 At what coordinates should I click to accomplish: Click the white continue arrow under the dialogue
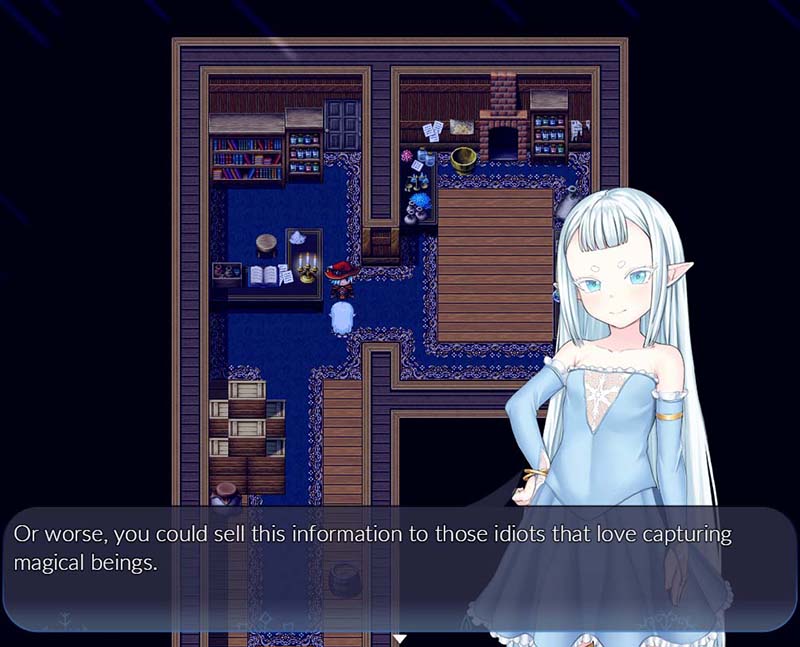400,637
